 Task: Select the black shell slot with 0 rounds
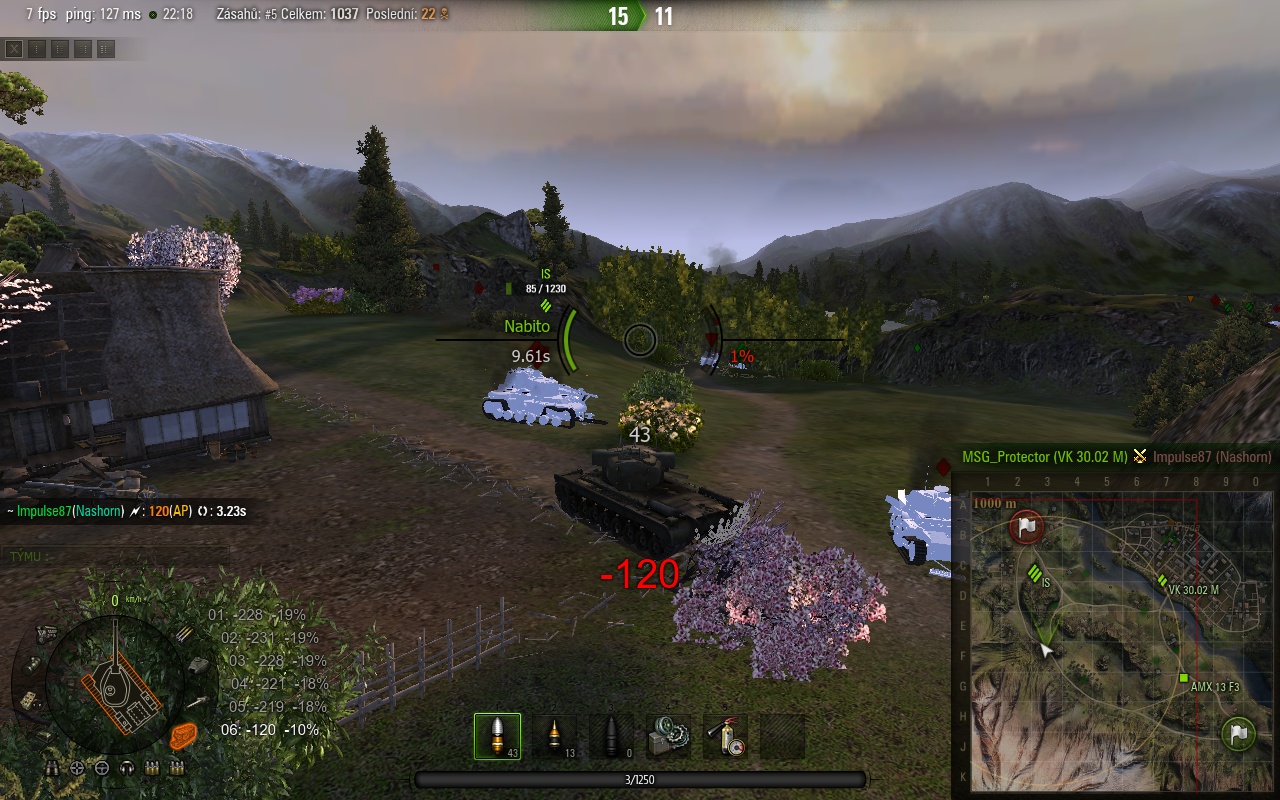point(611,736)
